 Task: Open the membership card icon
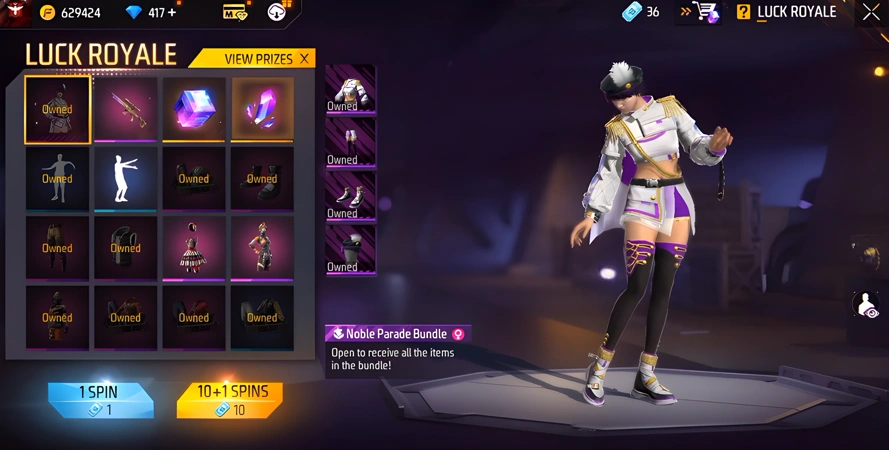[x=235, y=12]
